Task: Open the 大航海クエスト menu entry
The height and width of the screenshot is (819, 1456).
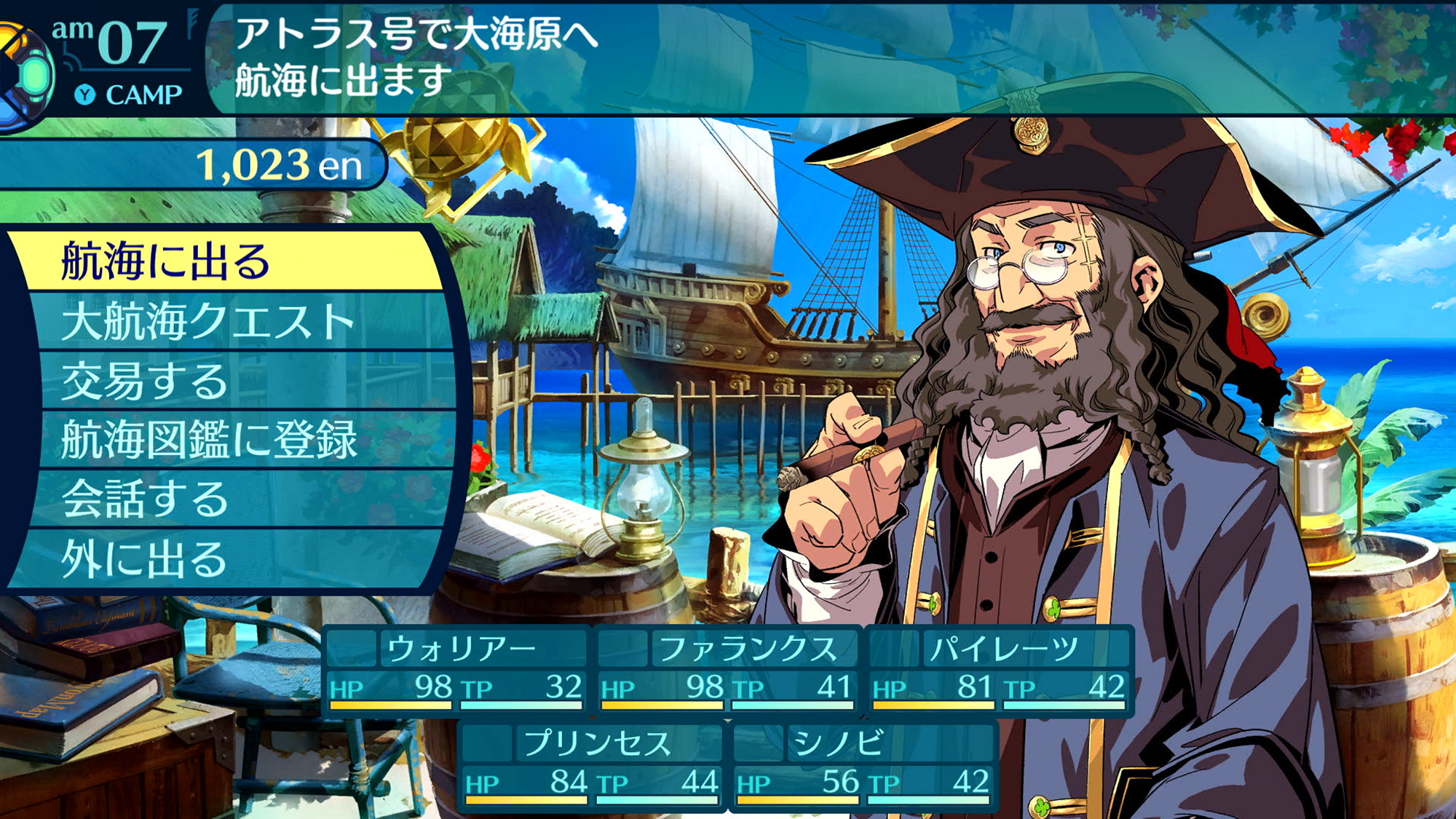Action: coord(233,321)
